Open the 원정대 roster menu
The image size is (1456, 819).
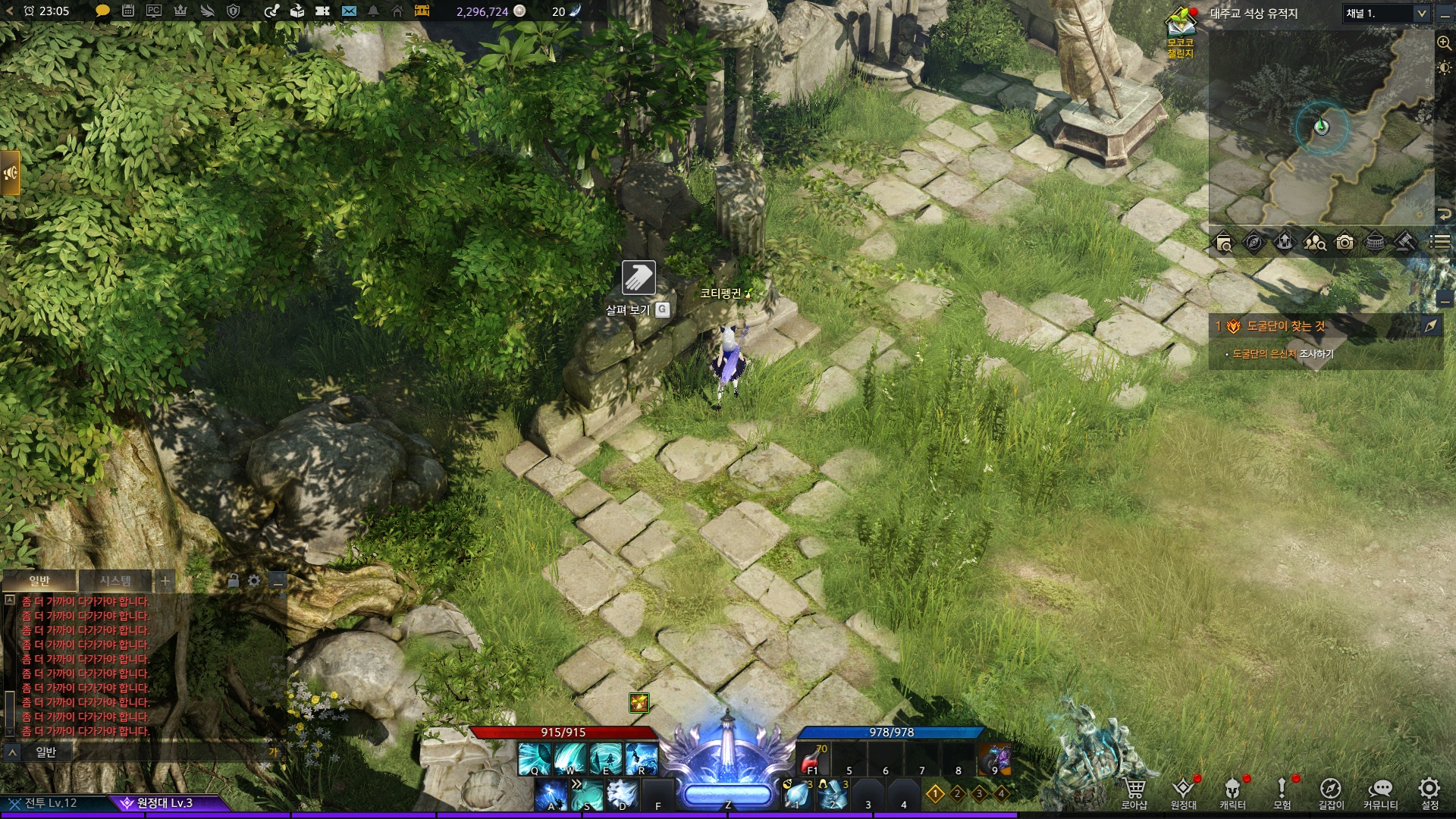(1183, 792)
